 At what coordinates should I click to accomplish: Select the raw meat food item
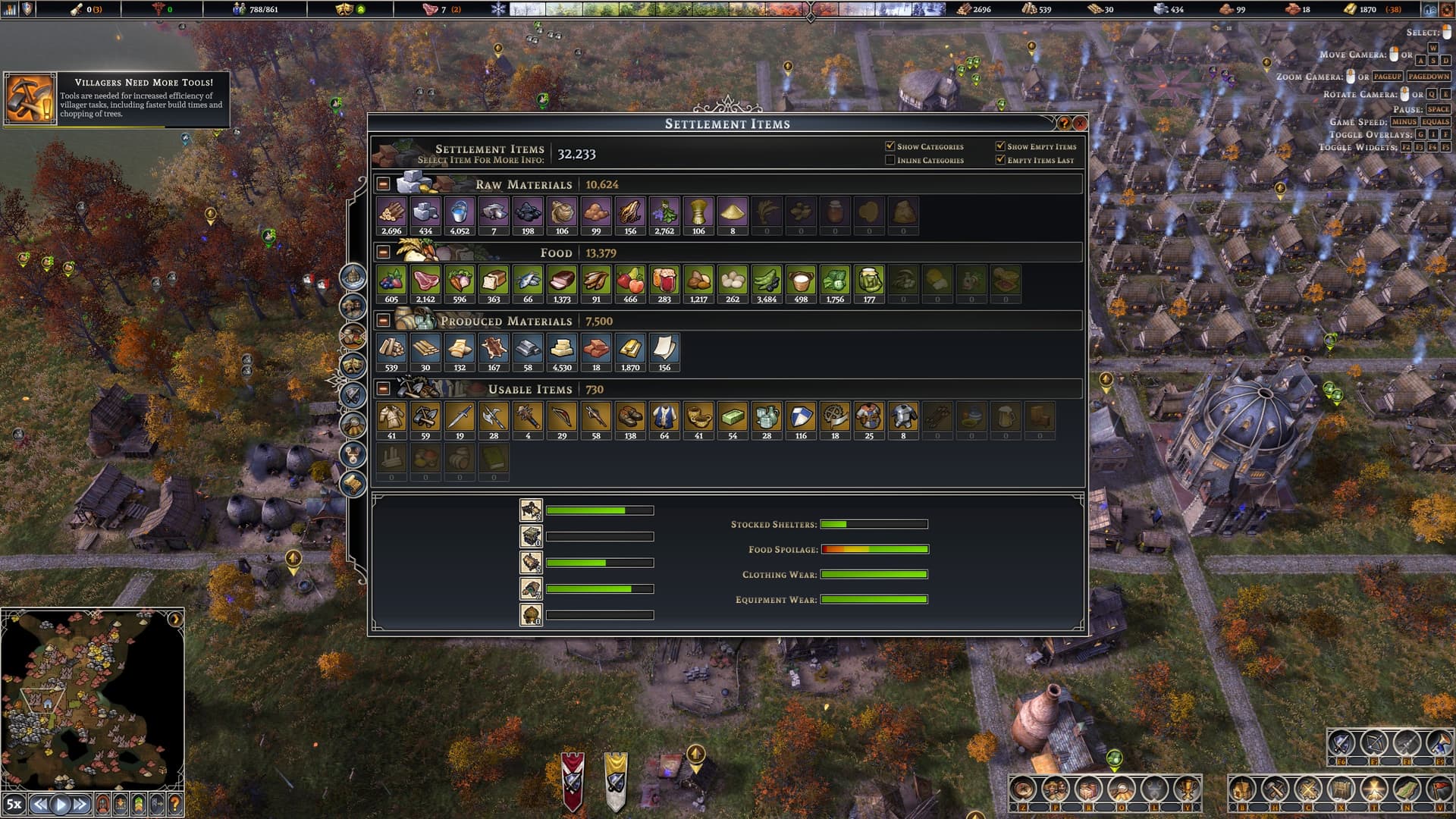pos(425,281)
